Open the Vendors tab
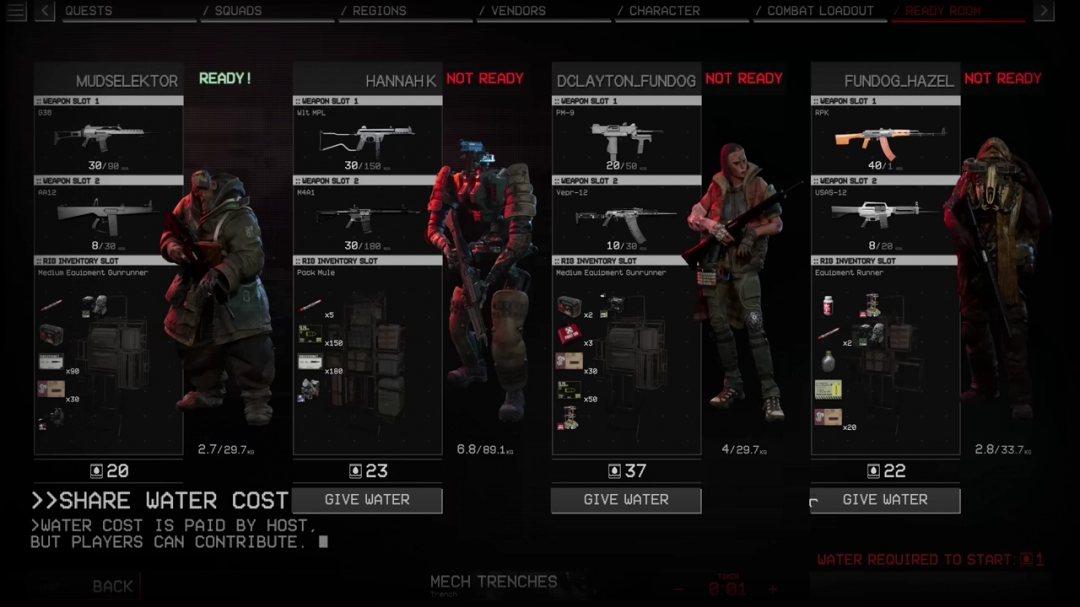This screenshot has height=607, width=1080. point(518,11)
